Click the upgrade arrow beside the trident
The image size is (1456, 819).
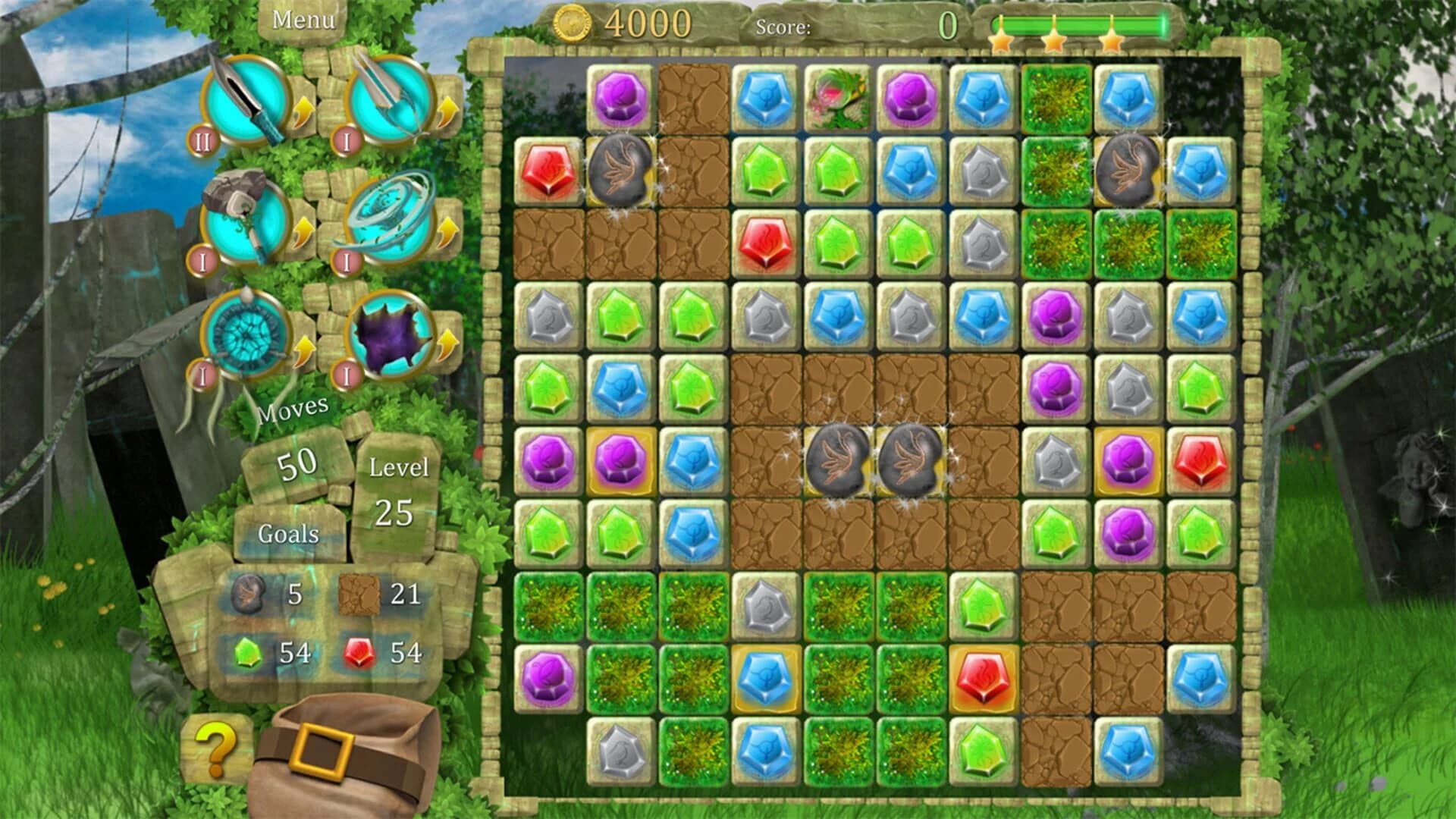pos(449,110)
